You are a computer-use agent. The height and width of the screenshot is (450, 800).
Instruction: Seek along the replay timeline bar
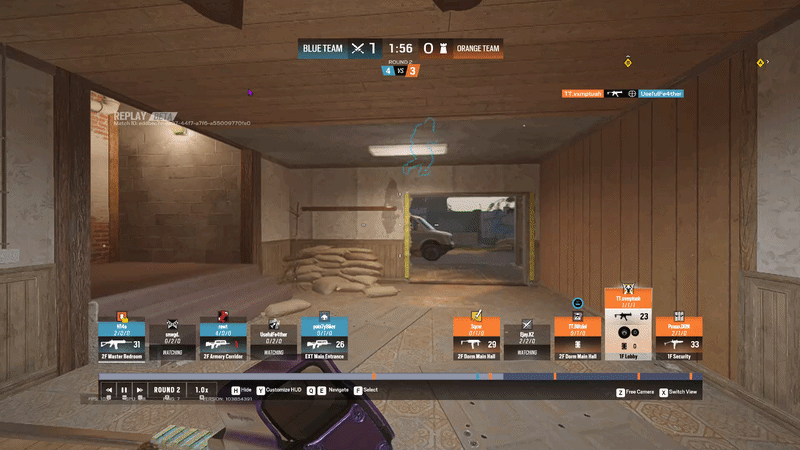click(400, 376)
